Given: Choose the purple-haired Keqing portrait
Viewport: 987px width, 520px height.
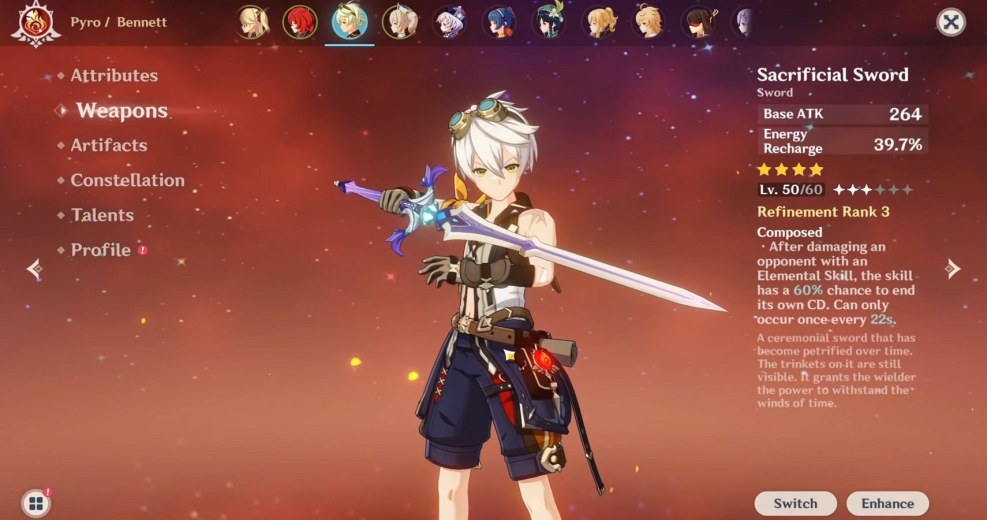Looking at the screenshot, I should tap(449, 21).
